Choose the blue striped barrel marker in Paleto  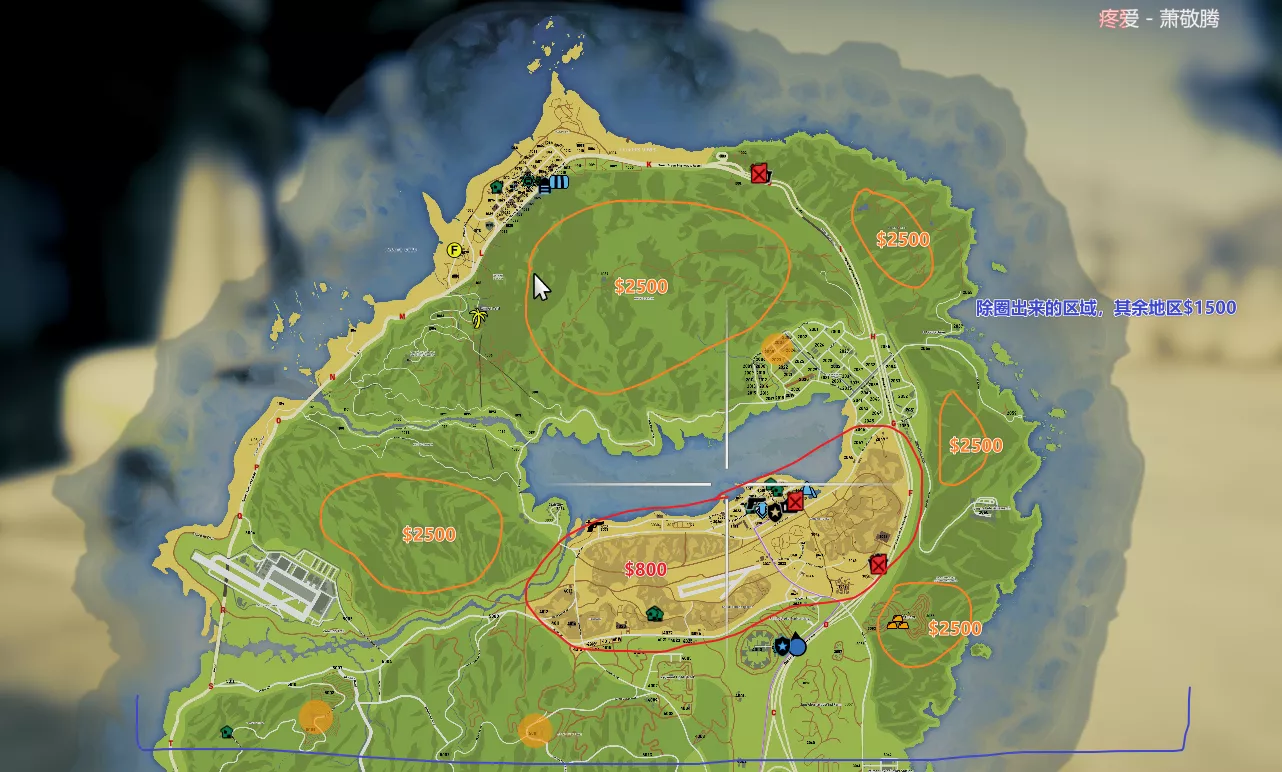pos(558,183)
